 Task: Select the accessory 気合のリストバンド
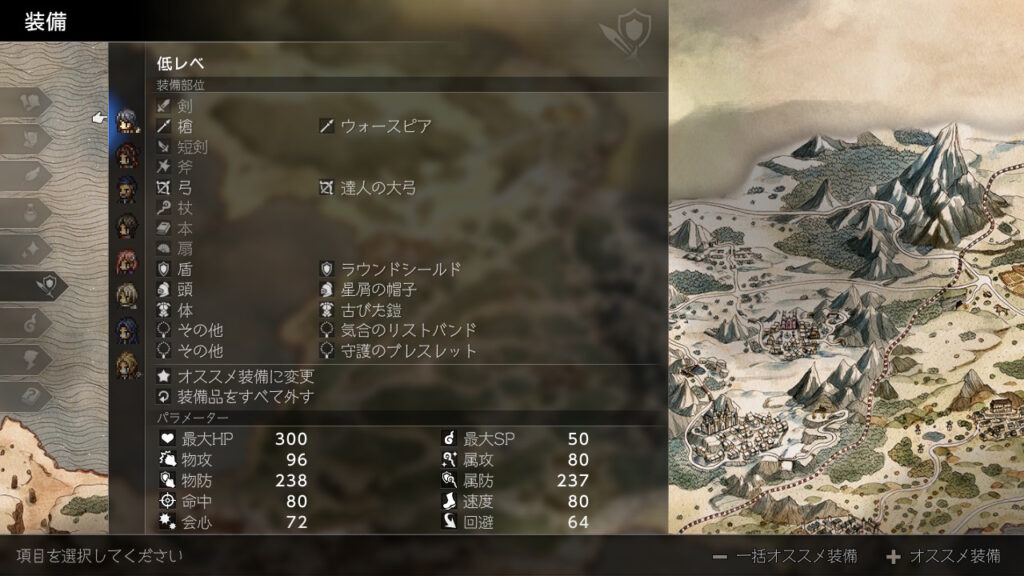408,331
